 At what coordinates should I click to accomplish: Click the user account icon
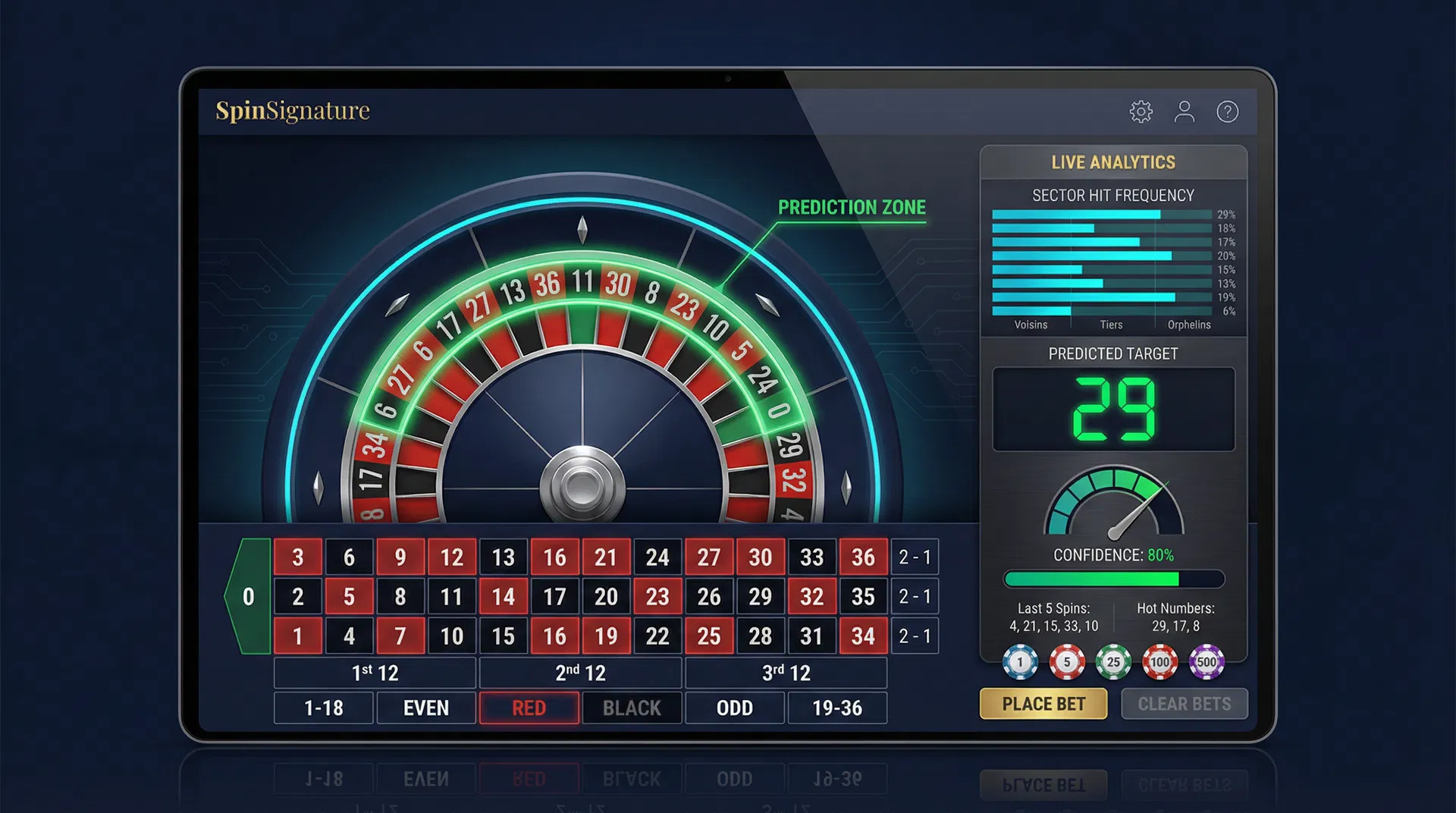[x=1184, y=111]
